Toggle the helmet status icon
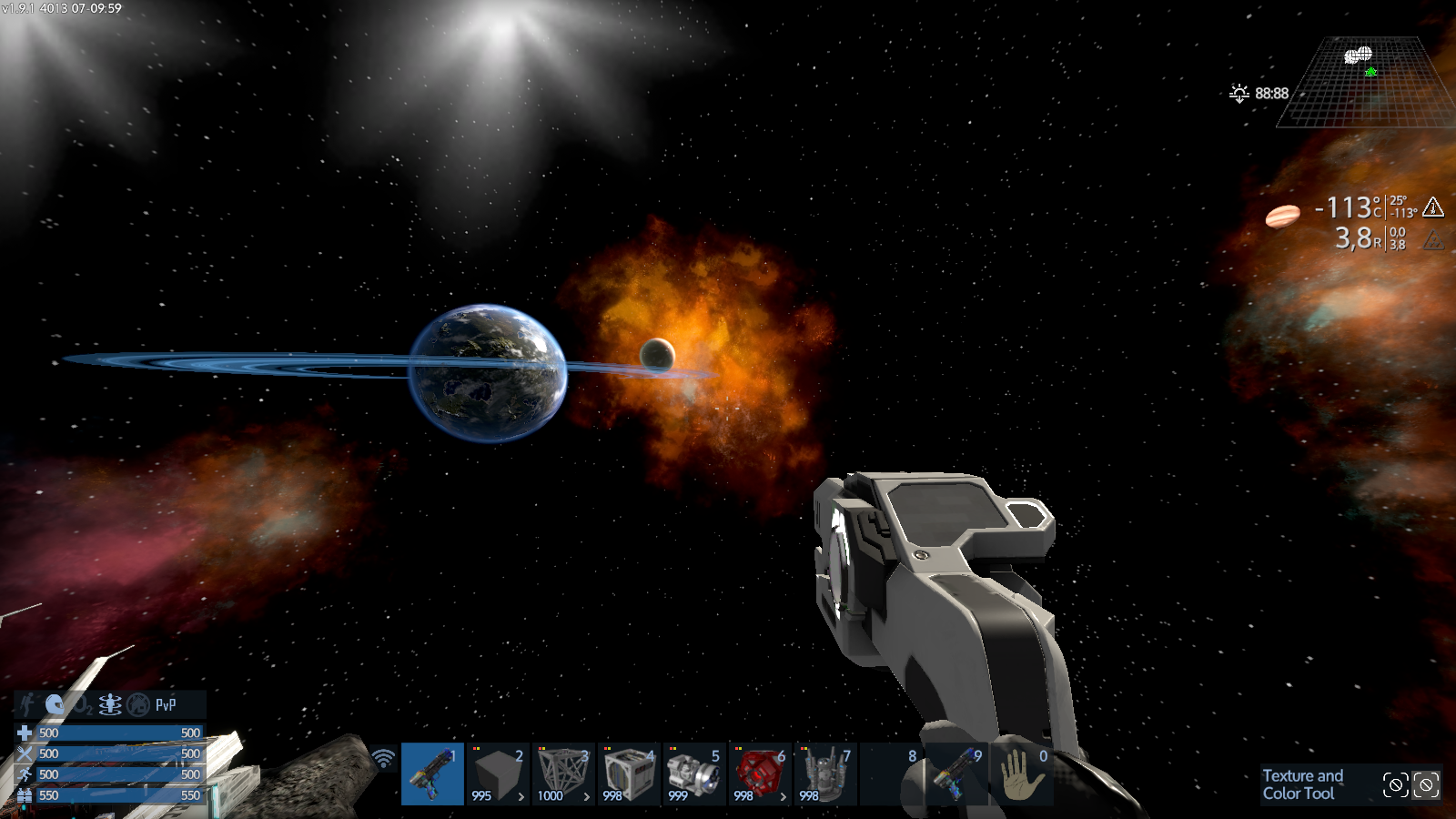The height and width of the screenshot is (819, 1456). click(x=55, y=704)
